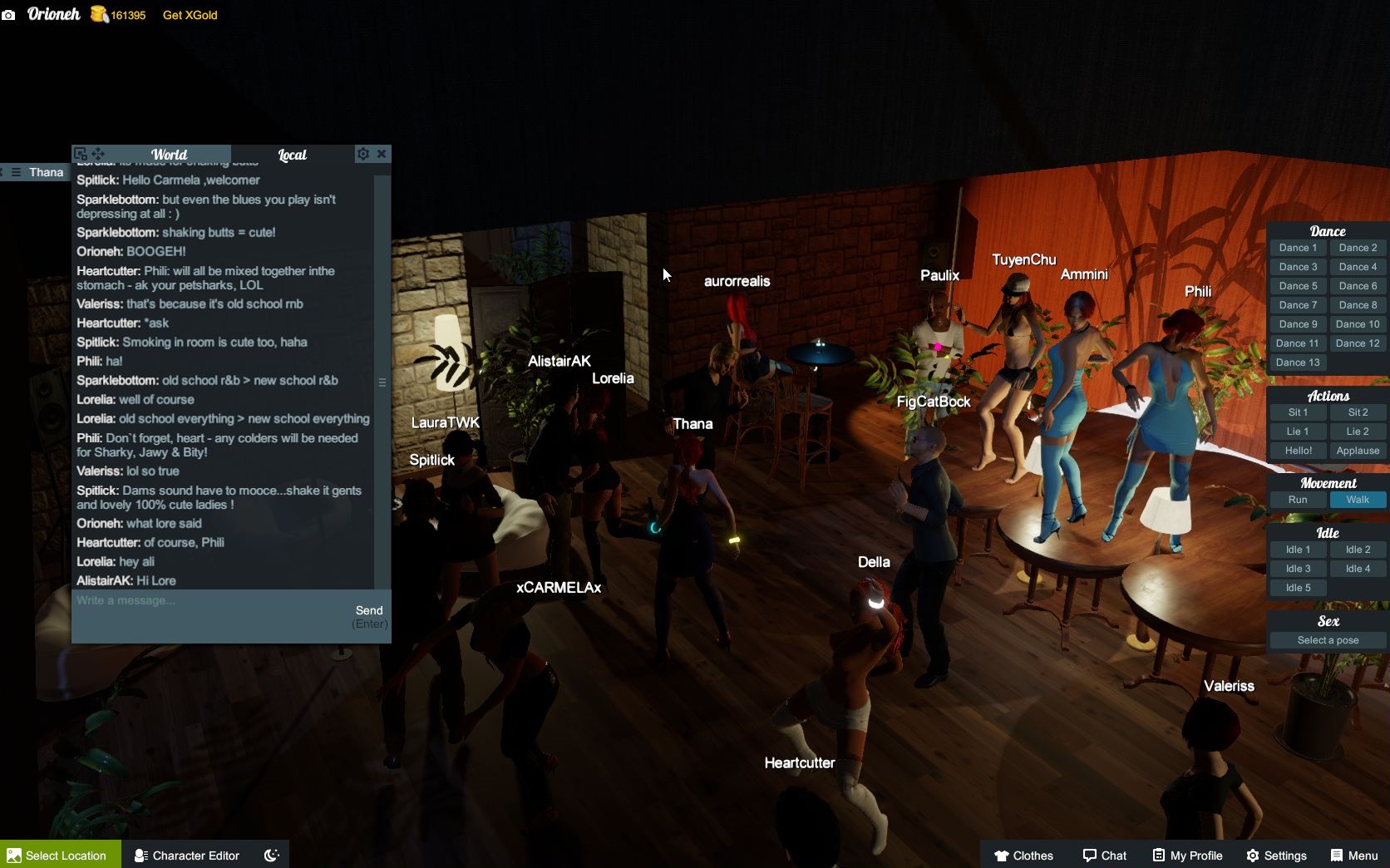
Task: Open the menu beside the Thana label
Action: tap(16, 172)
